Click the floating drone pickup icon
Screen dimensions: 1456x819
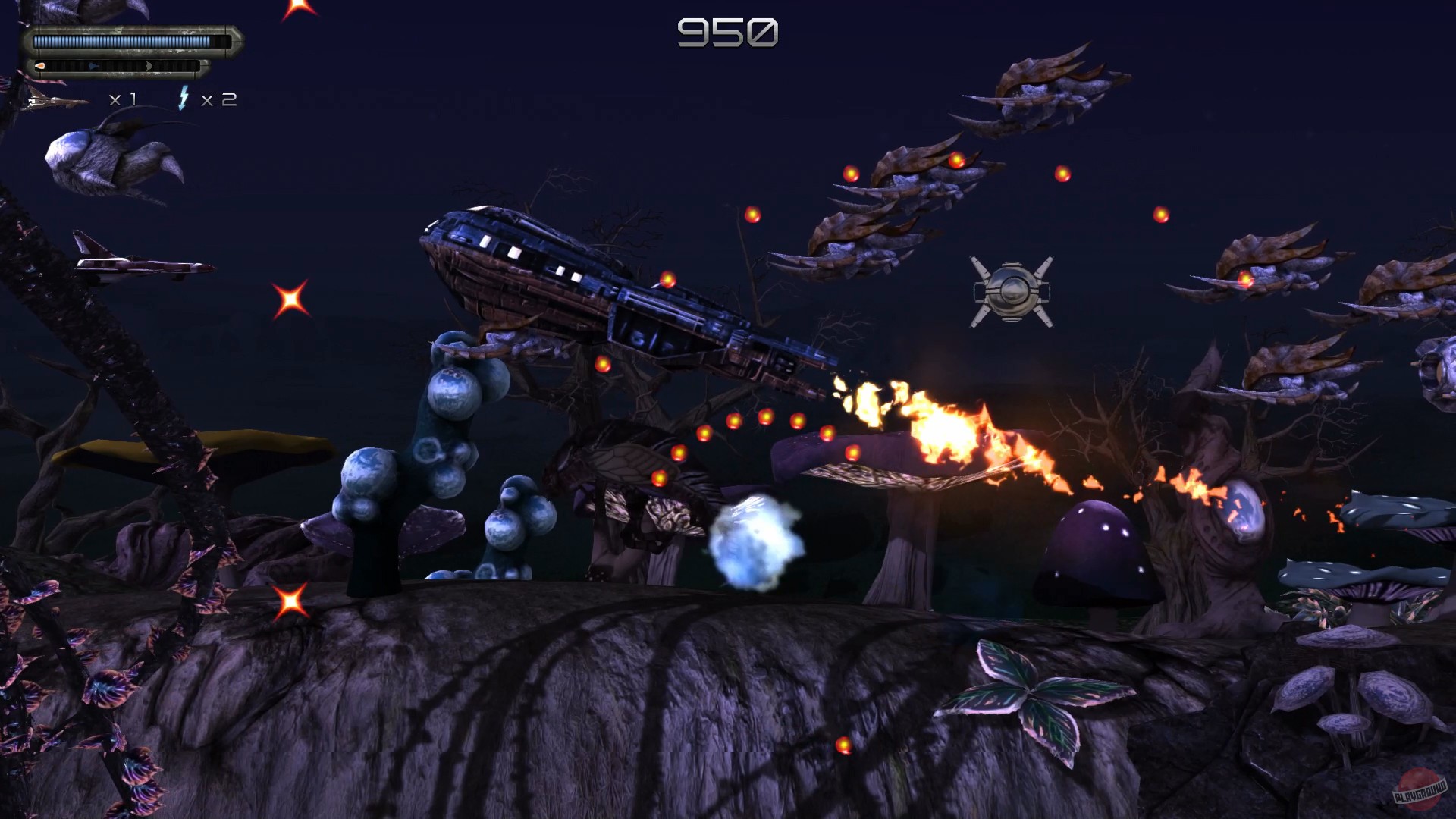(x=1010, y=290)
